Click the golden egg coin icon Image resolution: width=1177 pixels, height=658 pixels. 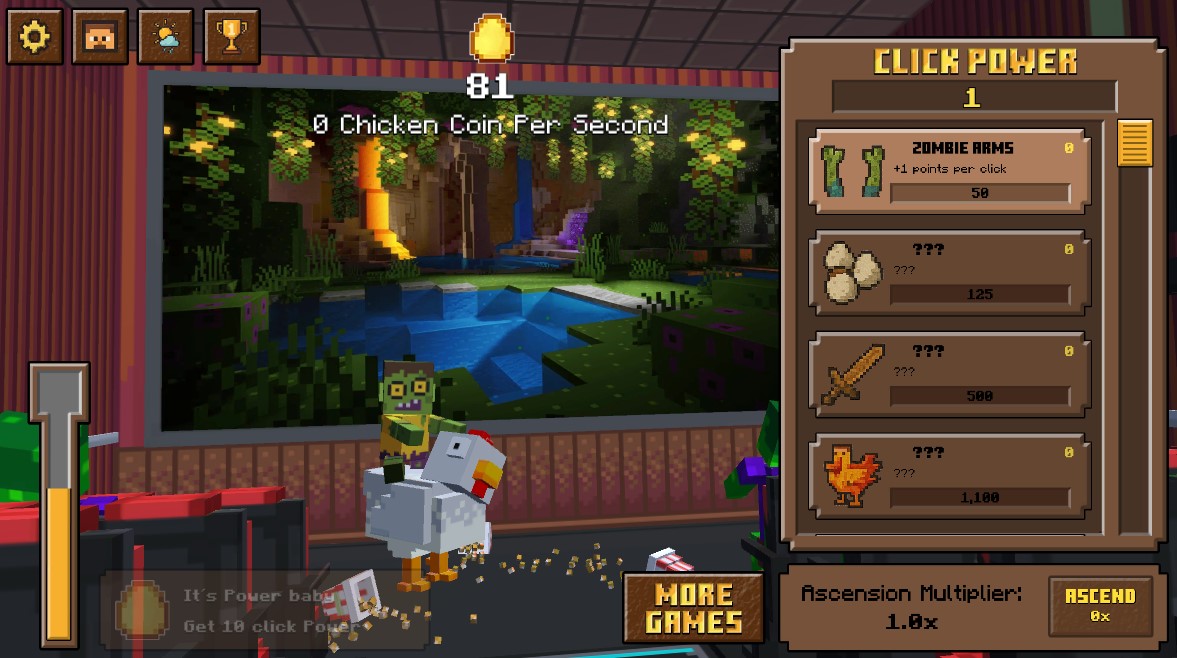[490, 38]
